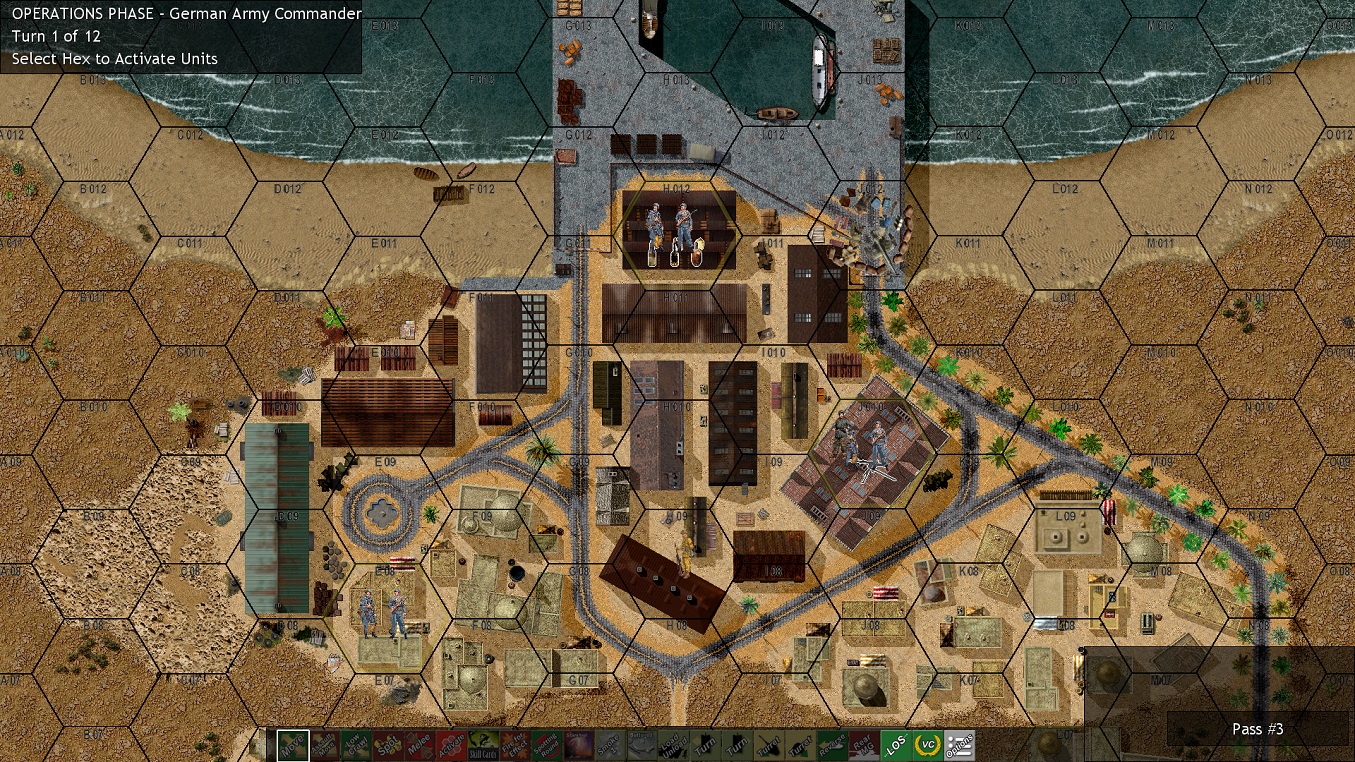This screenshot has height=762, width=1355.
Task: Toggle the VC victory conditions display
Action: point(928,745)
